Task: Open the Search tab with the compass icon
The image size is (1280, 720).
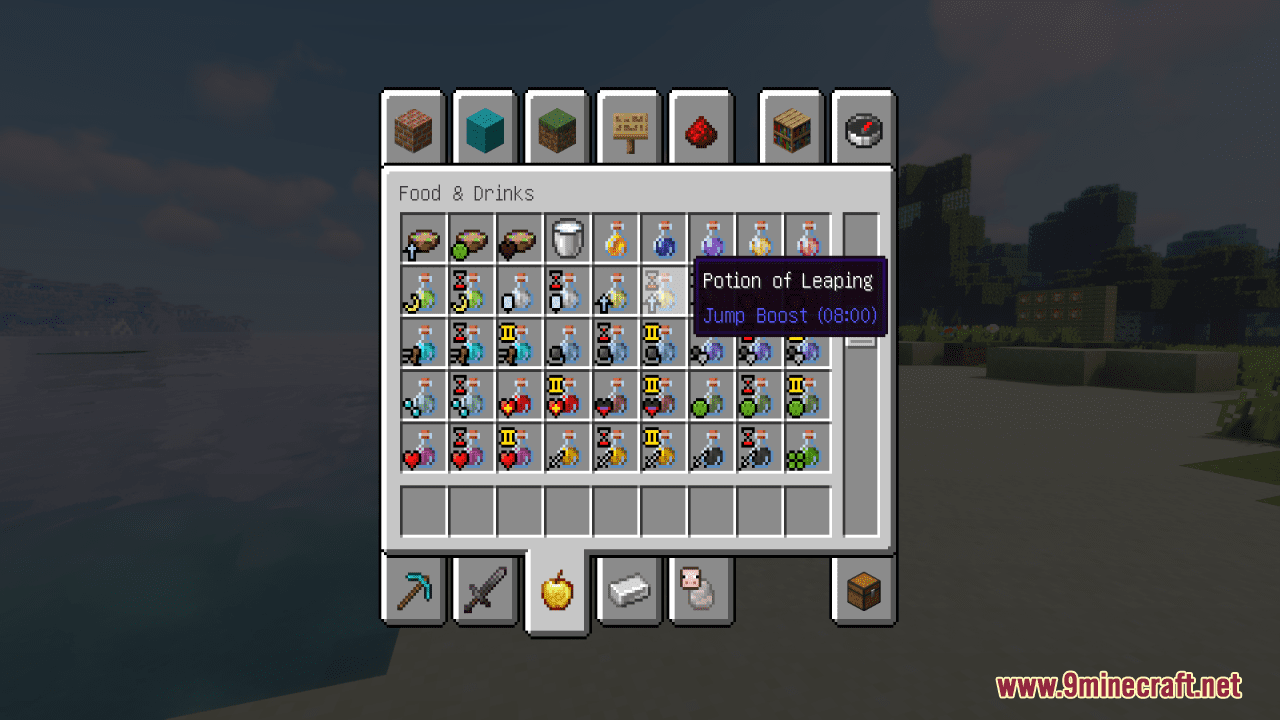Action: coord(863,127)
